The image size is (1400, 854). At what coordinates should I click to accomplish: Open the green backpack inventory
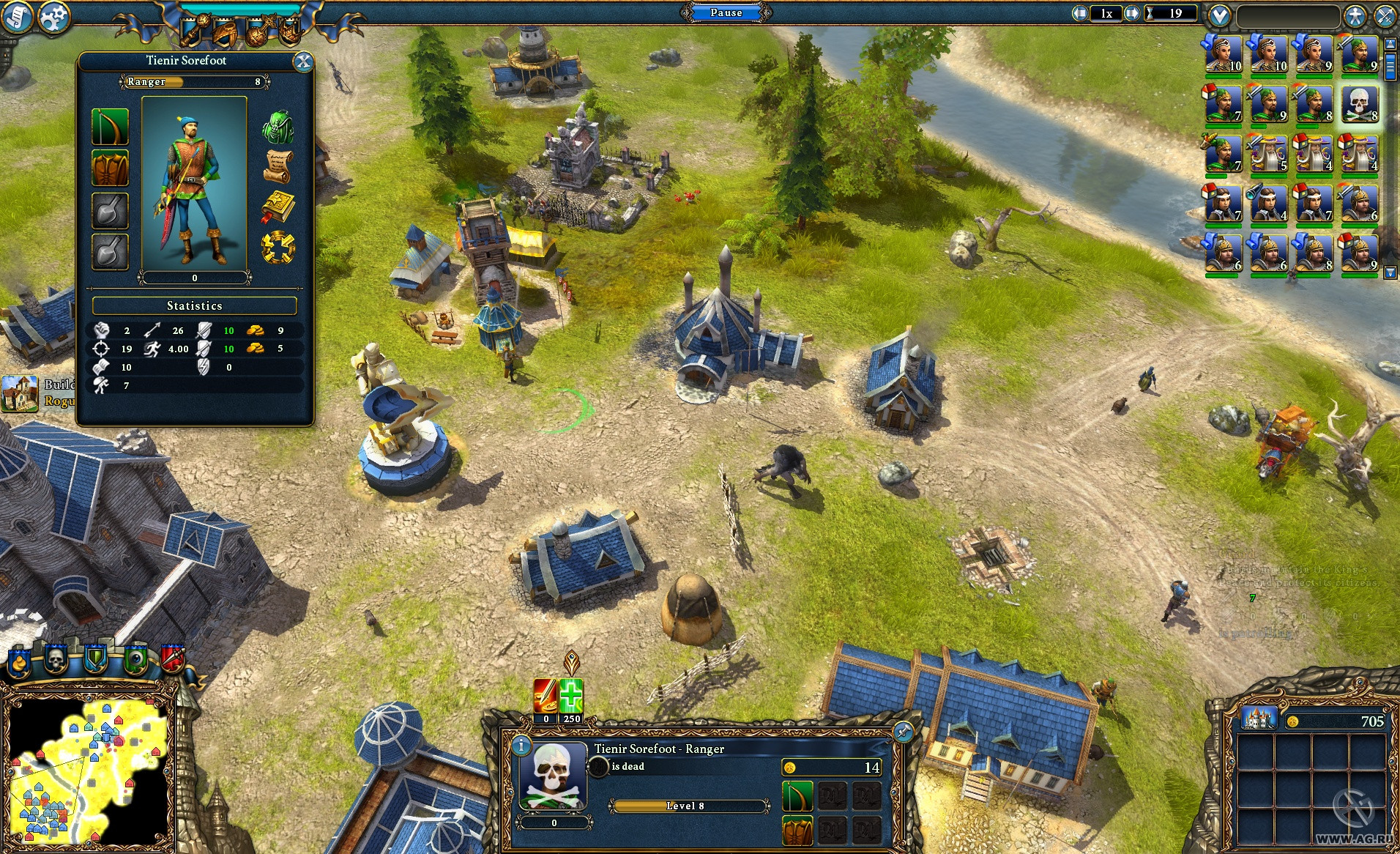click(278, 127)
